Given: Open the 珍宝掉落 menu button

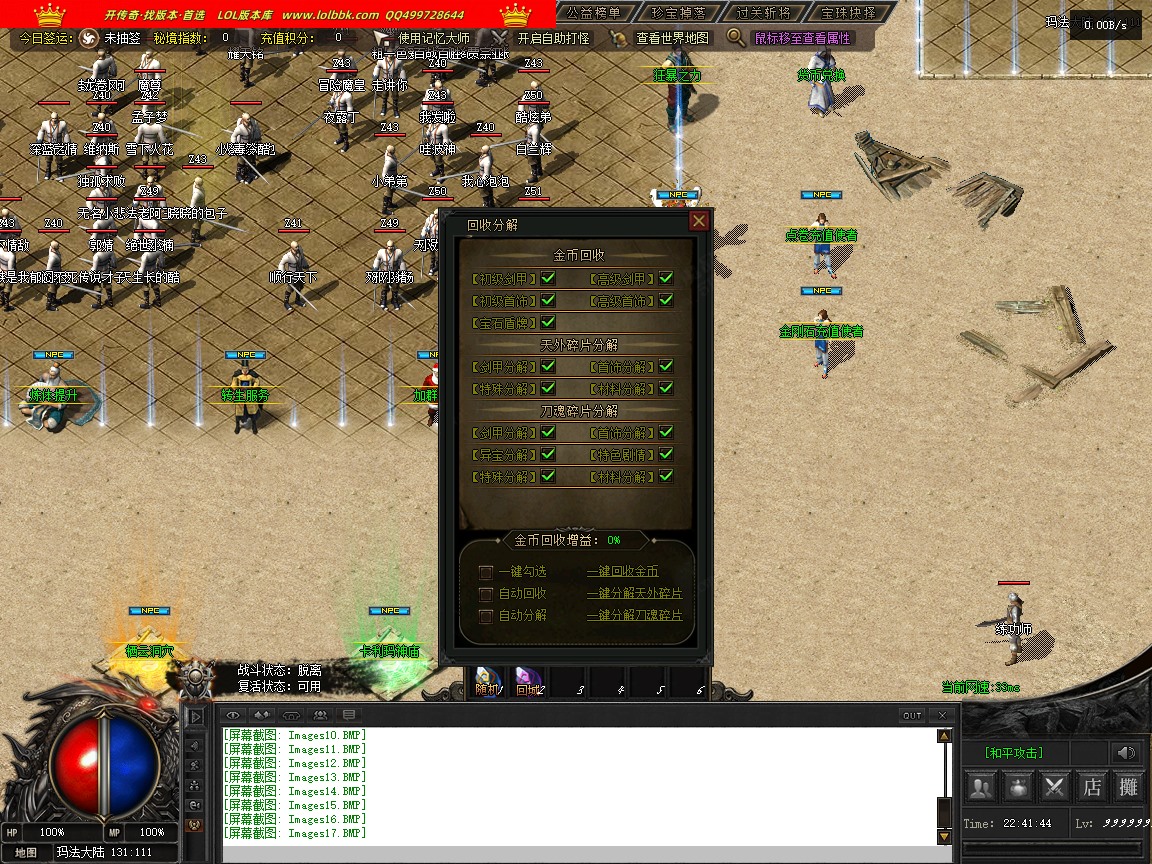Looking at the screenshot, I should (678, 13).
